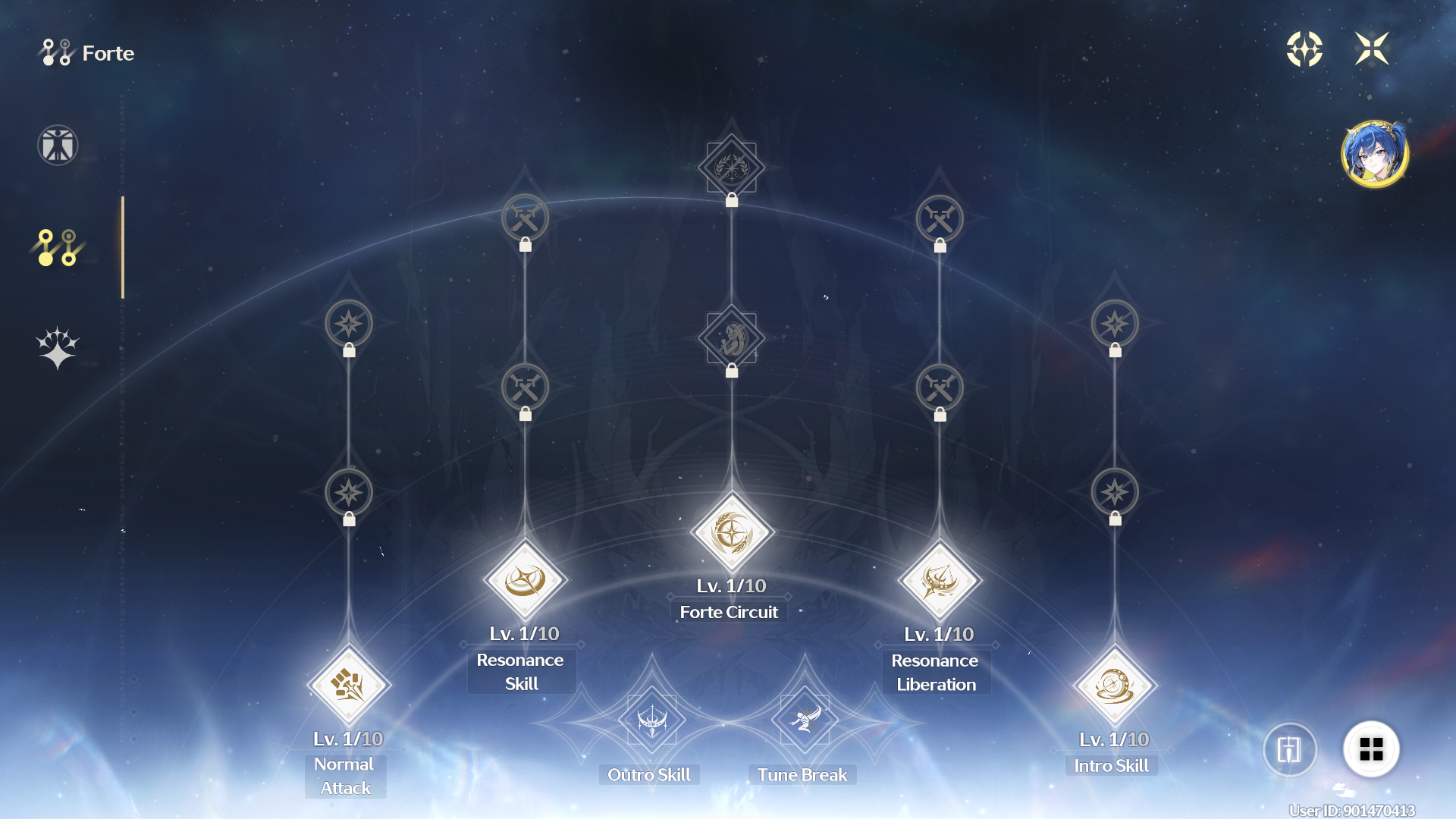The height and width of the screenshot is (819, 1456).
Task: Click the grid menu button bottom right
Action: [x=1372, y=749]
